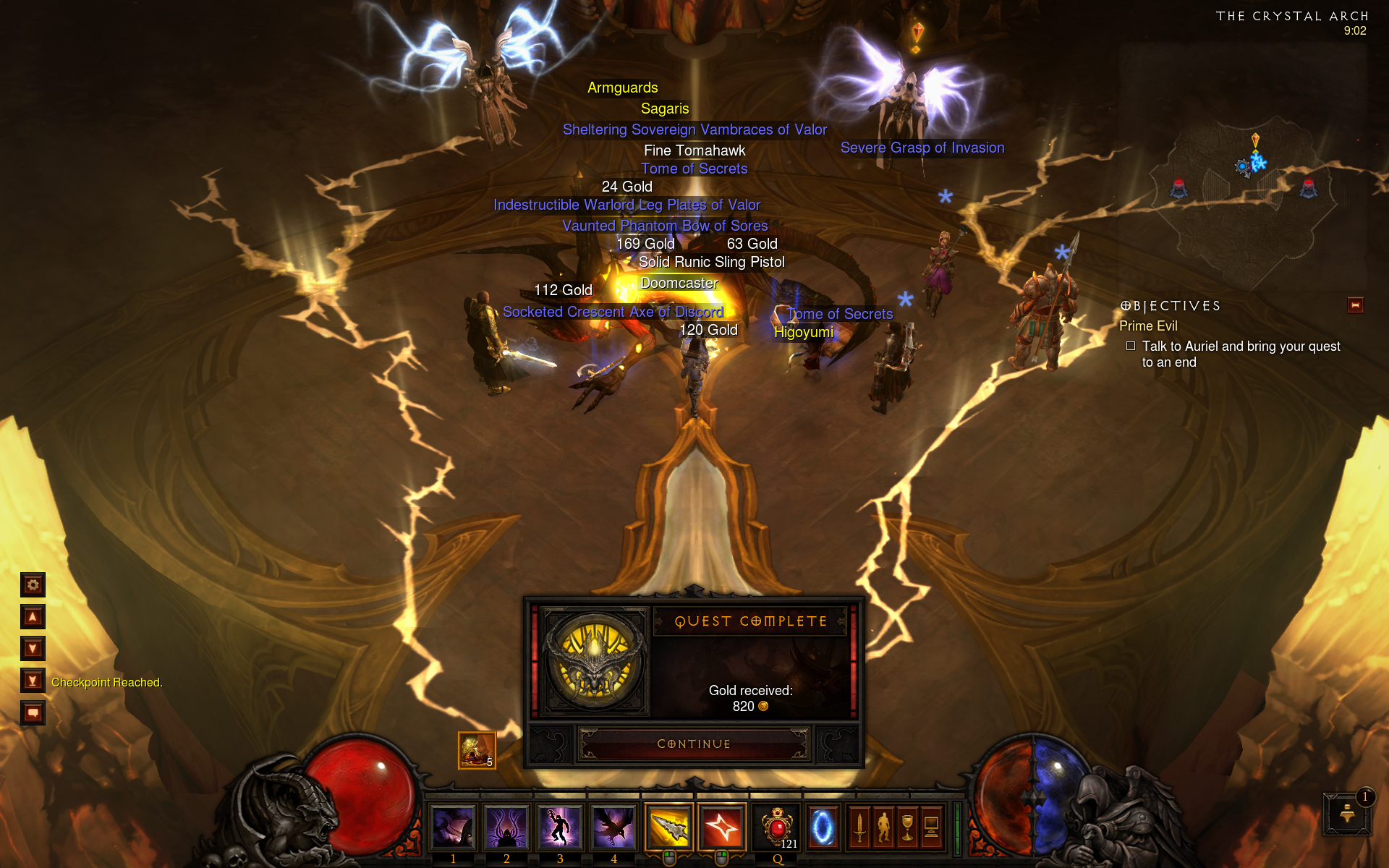This screenshot has width=1389, height=868.
Task: Use the purple tentacle skill in slot 2
Action: click(506, 827)
